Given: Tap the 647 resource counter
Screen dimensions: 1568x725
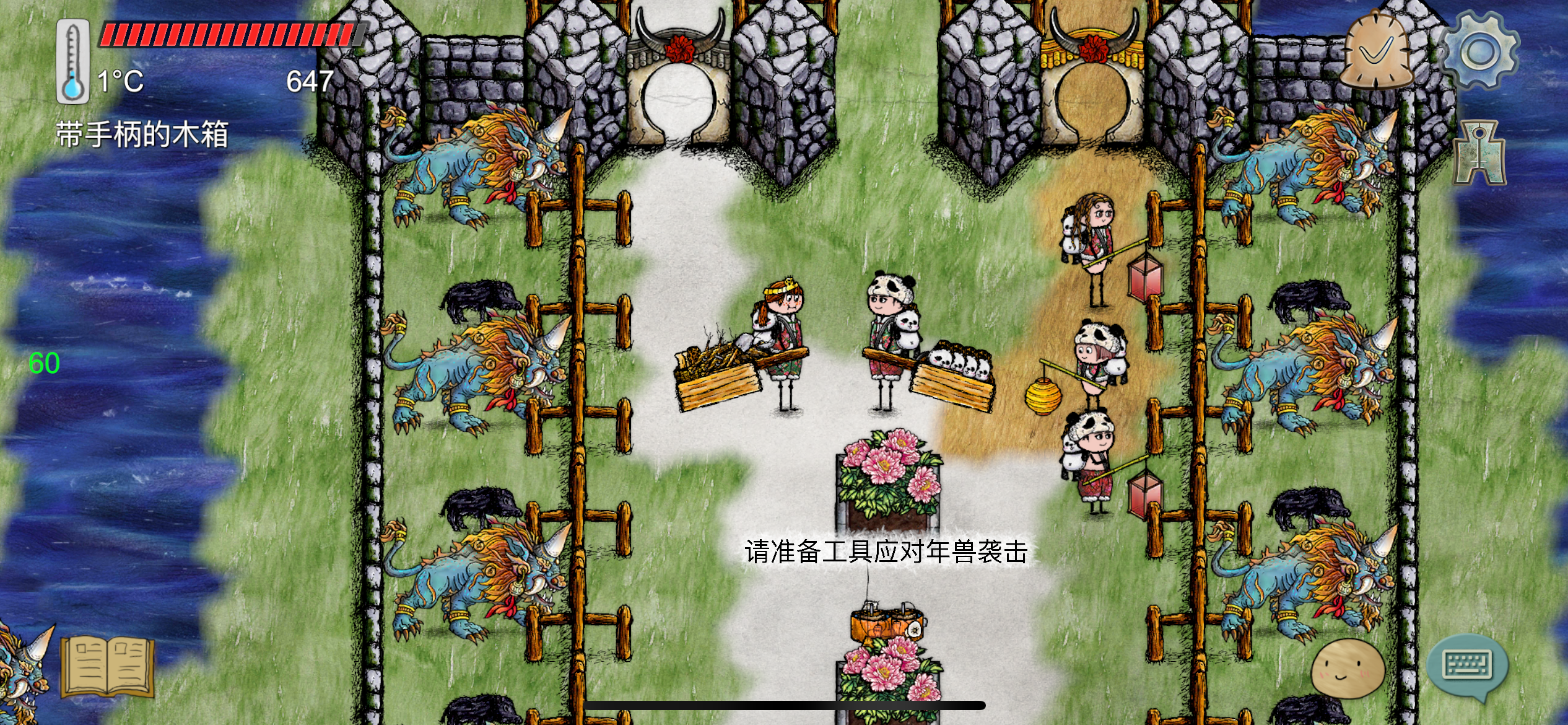Looking at the screenshot, I should tap(311, 79).
